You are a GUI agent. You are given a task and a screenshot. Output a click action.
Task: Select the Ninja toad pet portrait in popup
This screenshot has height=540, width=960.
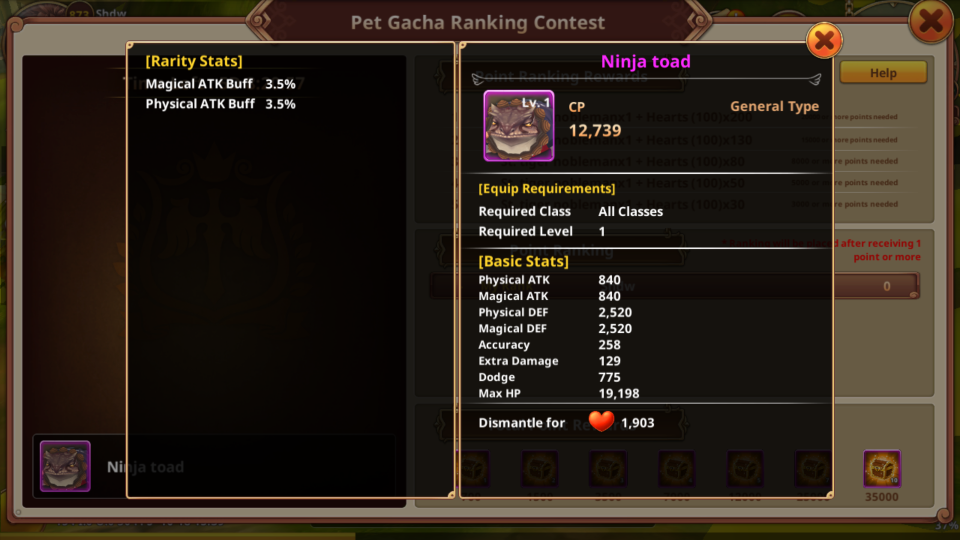pyautogui.click(x=519, y=126)
